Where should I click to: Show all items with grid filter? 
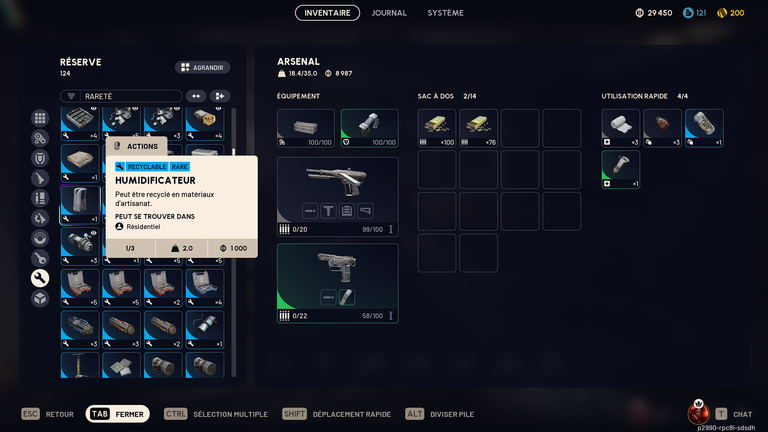(40, 118)
